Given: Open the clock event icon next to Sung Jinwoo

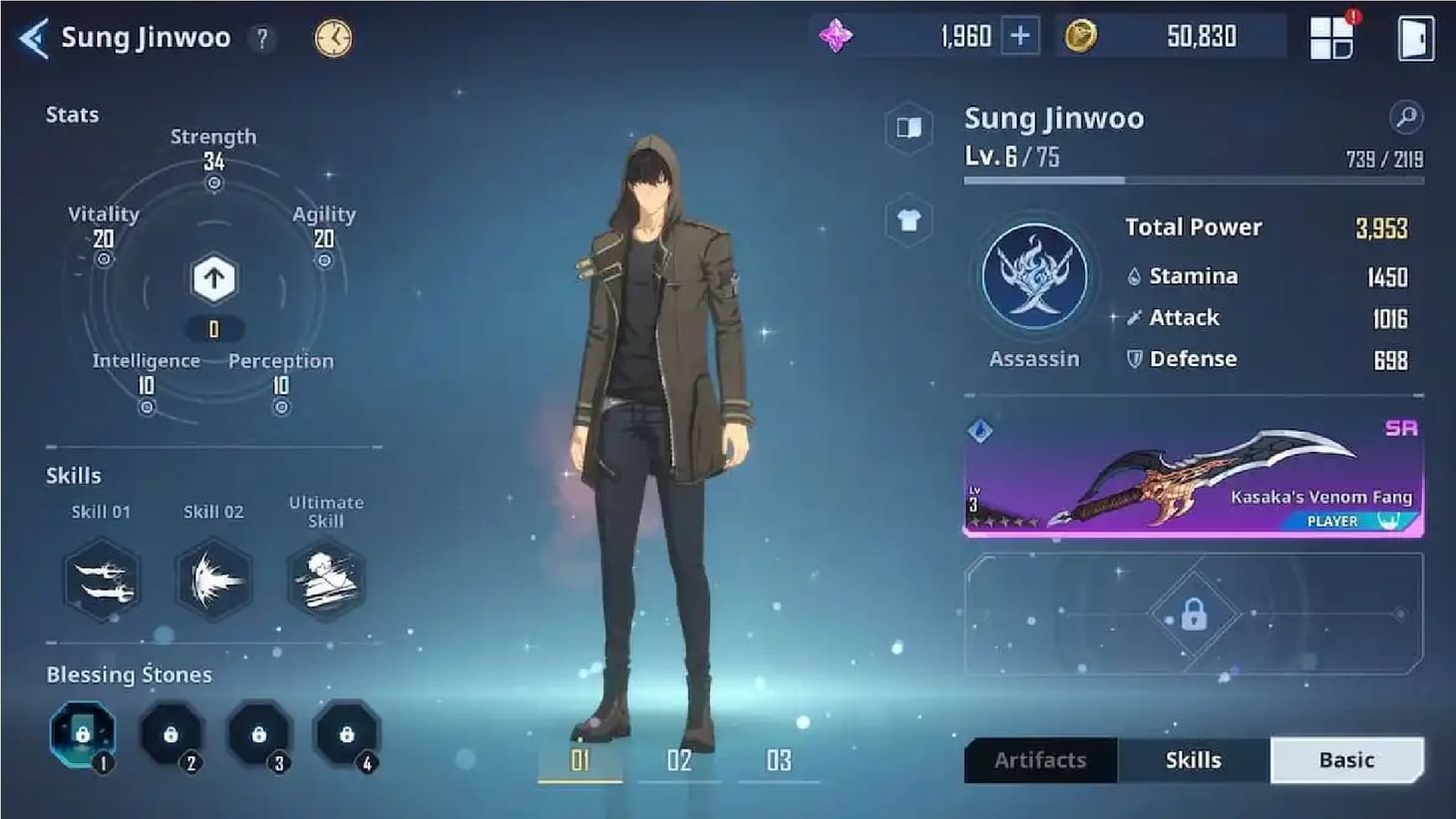Looking at the screenshot, I should [x=334, y=38].
